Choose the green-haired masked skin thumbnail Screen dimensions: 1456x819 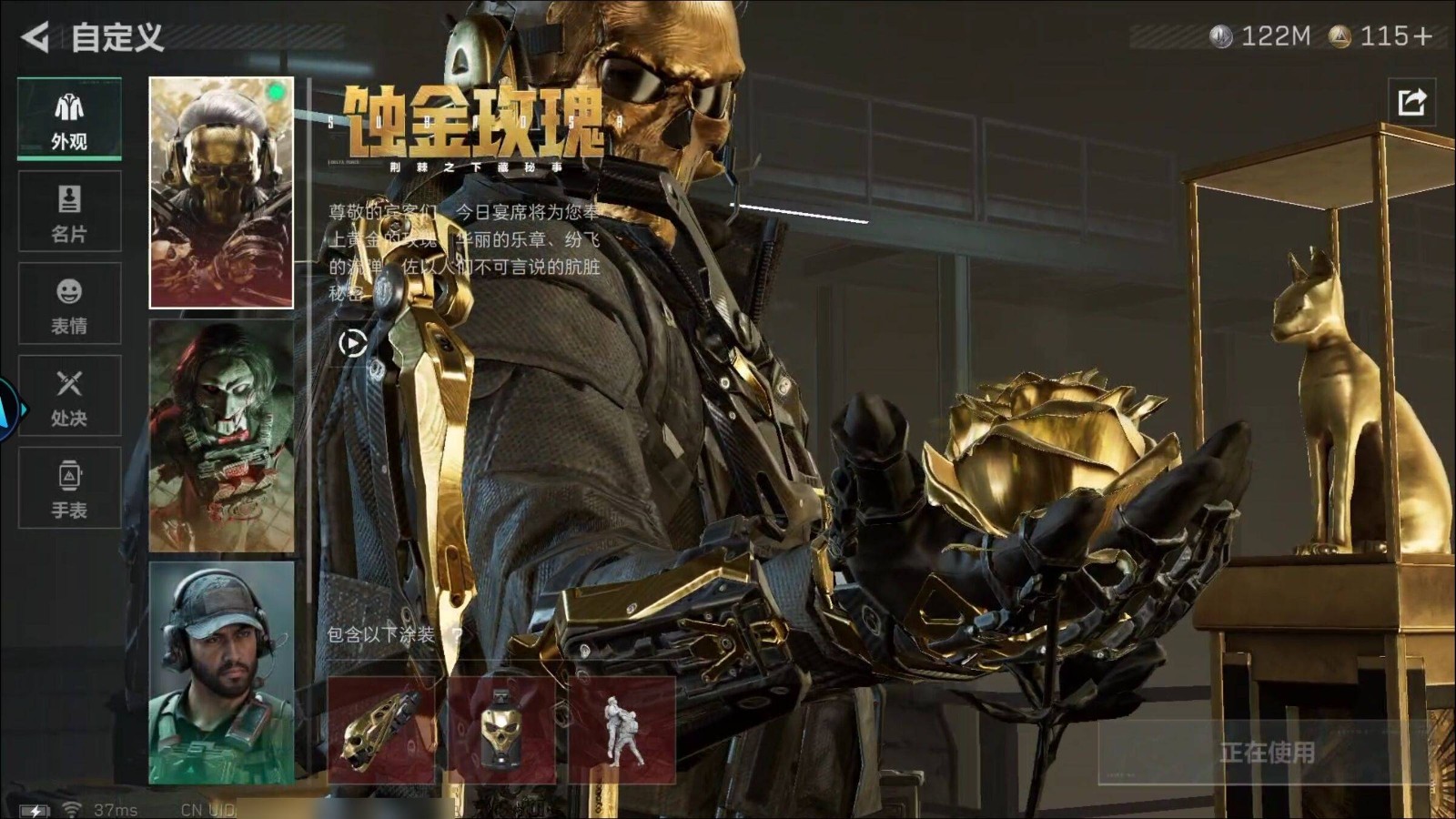coord(221,435)
